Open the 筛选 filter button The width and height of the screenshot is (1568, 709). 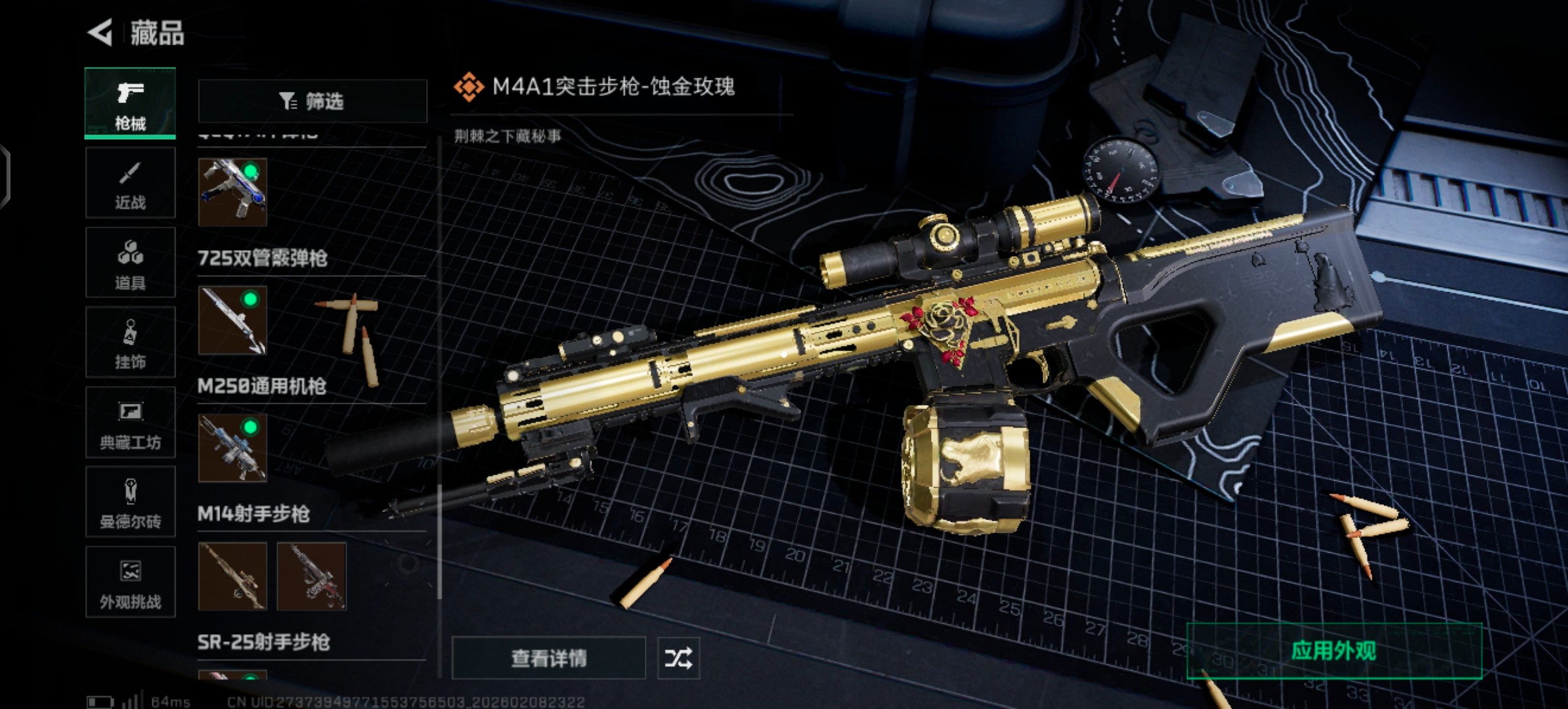click(x=312, y=101)
